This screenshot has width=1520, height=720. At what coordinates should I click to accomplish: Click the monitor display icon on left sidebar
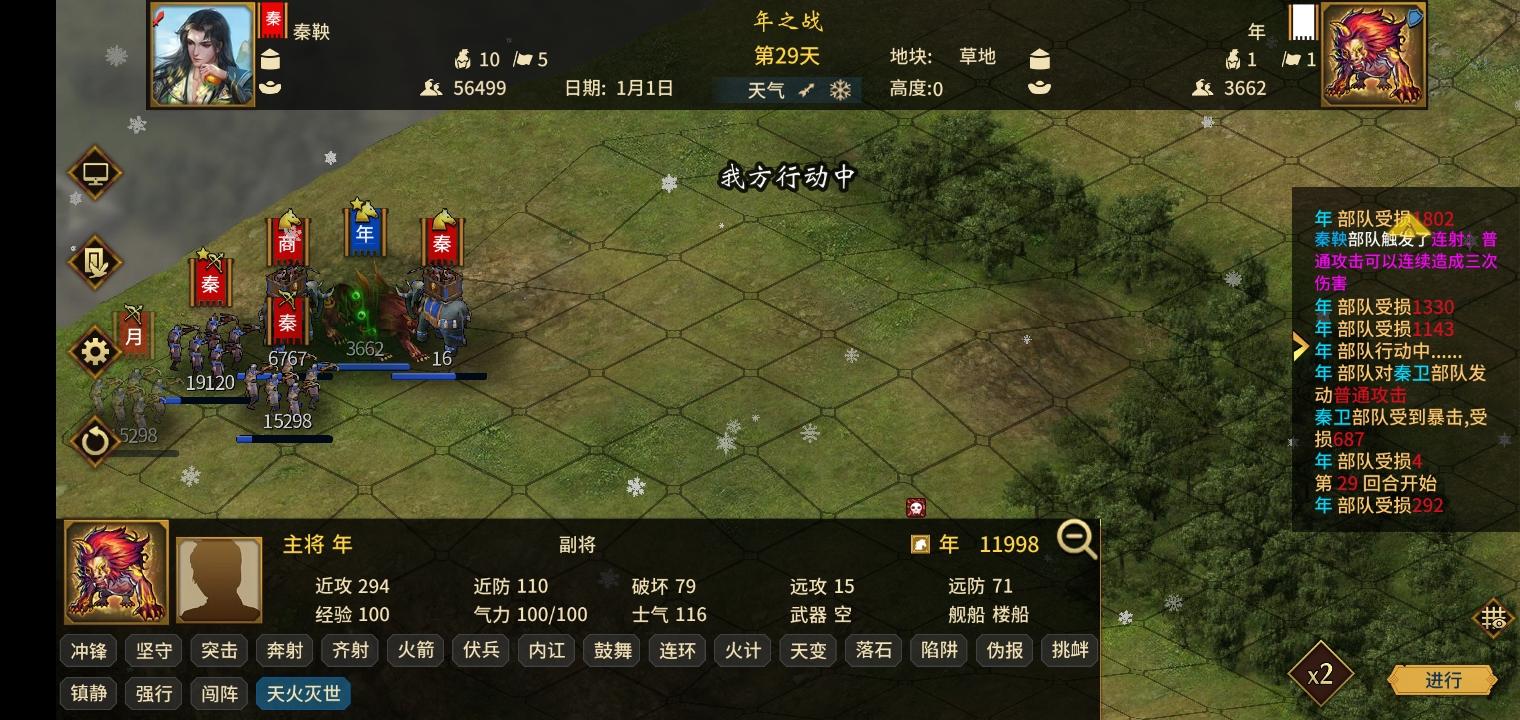[x=95, y=173]
